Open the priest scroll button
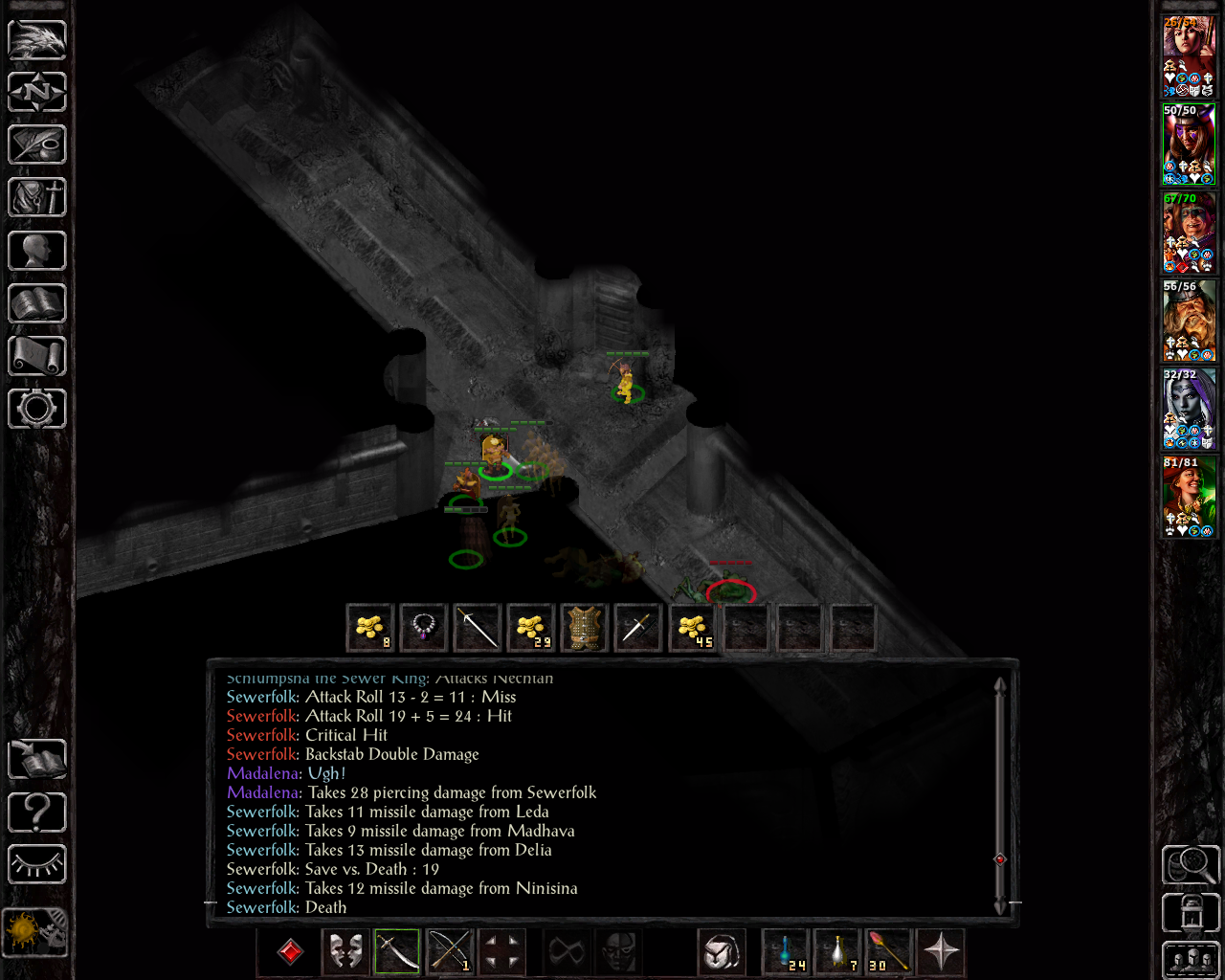 tap(37, 356)
